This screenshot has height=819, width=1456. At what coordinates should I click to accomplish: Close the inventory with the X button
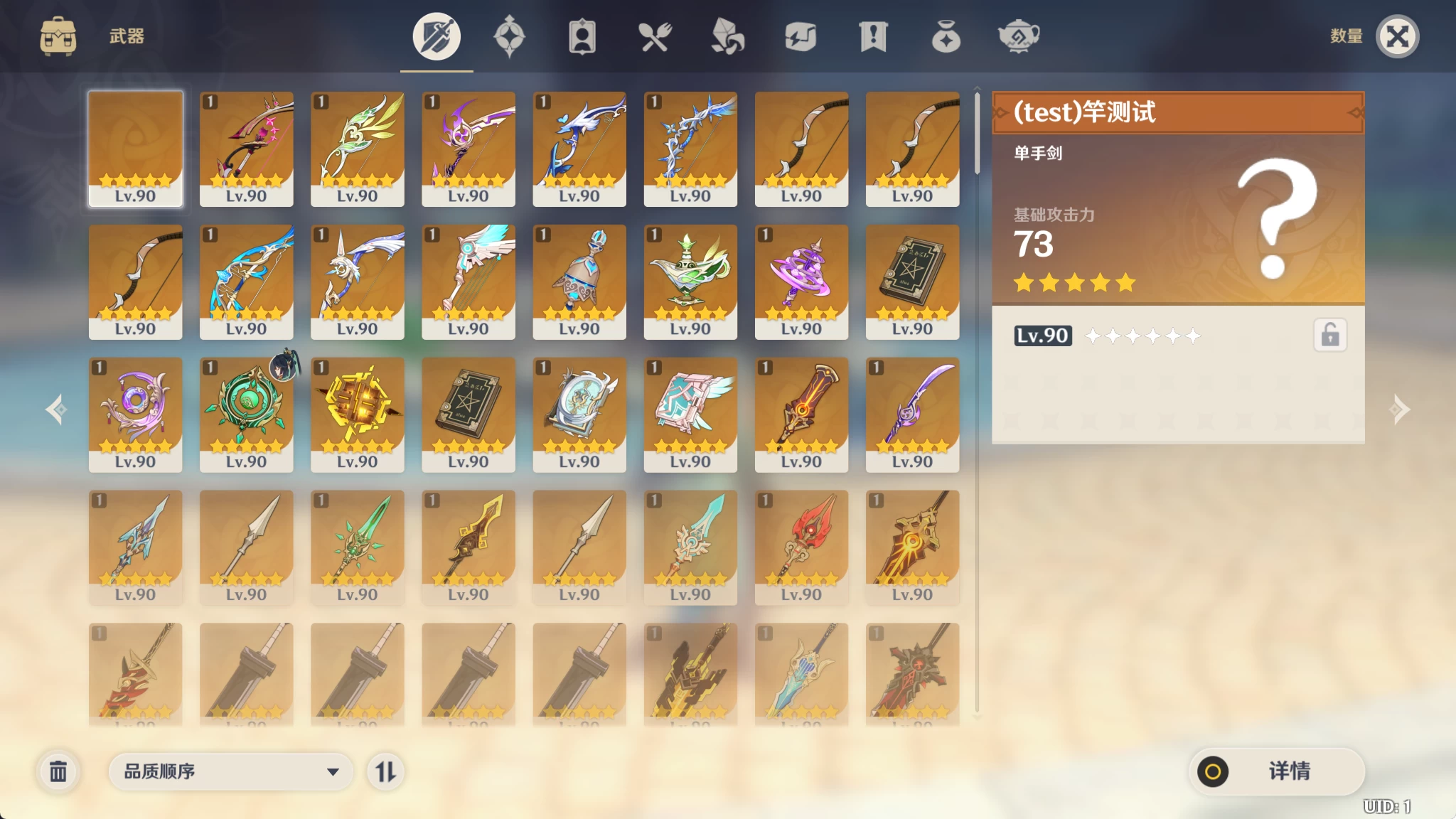click(x=1397, y=36)
